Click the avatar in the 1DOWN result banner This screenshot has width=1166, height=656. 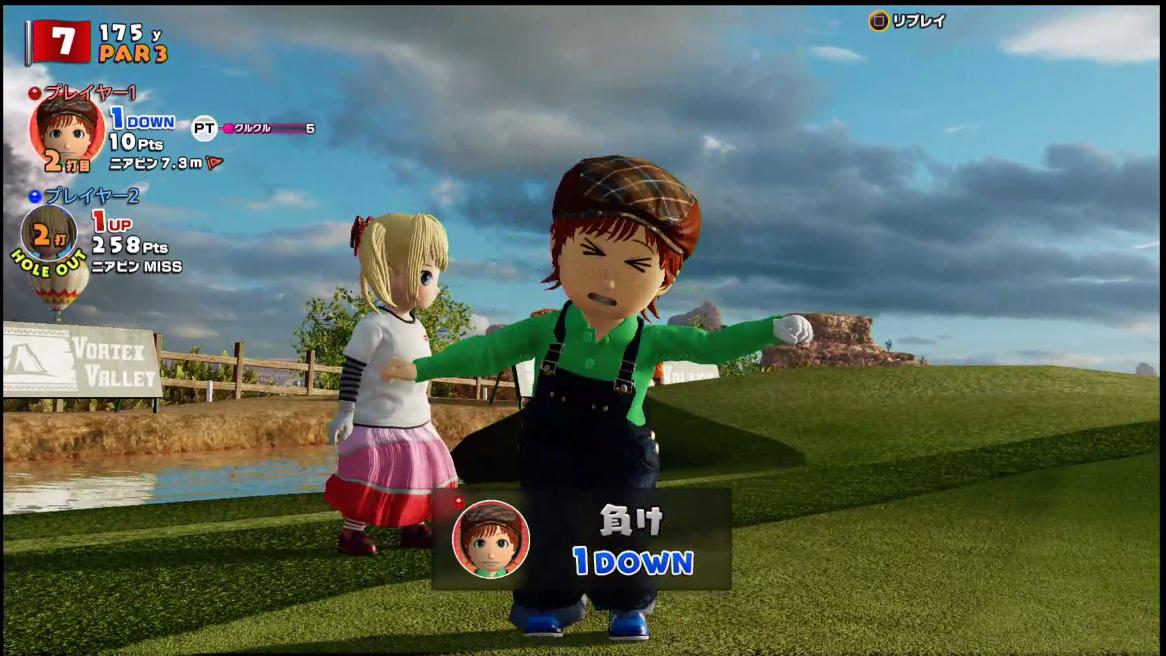click(490, 539)
